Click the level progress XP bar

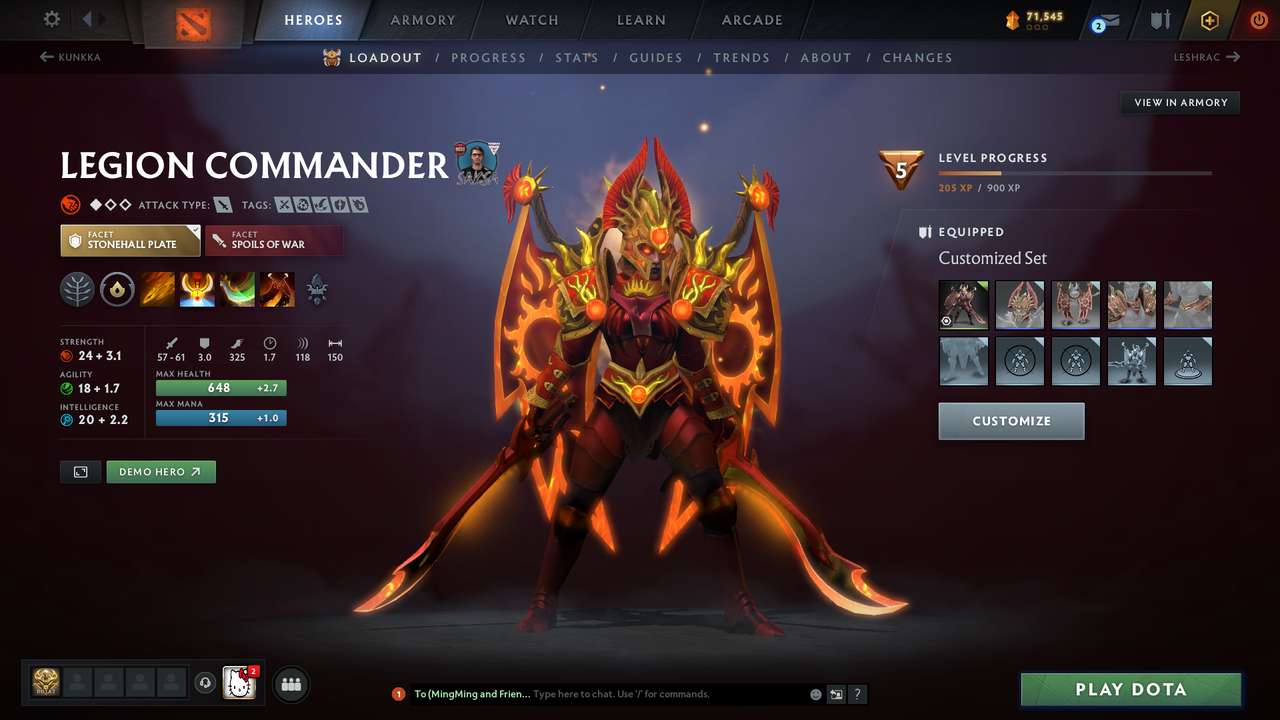click(x=1075, y=172)
